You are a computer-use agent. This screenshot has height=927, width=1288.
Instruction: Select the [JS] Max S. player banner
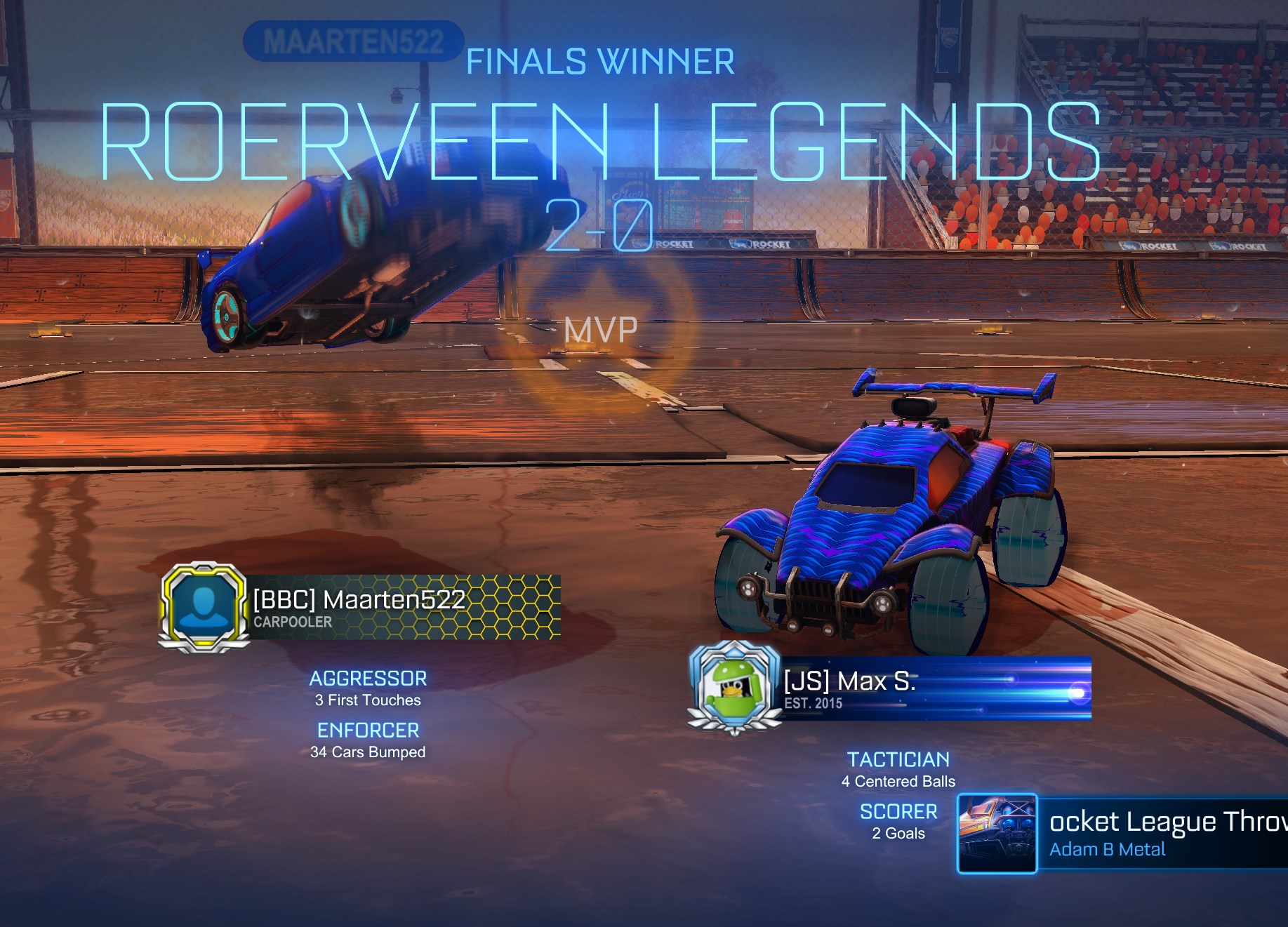point(935,688)
